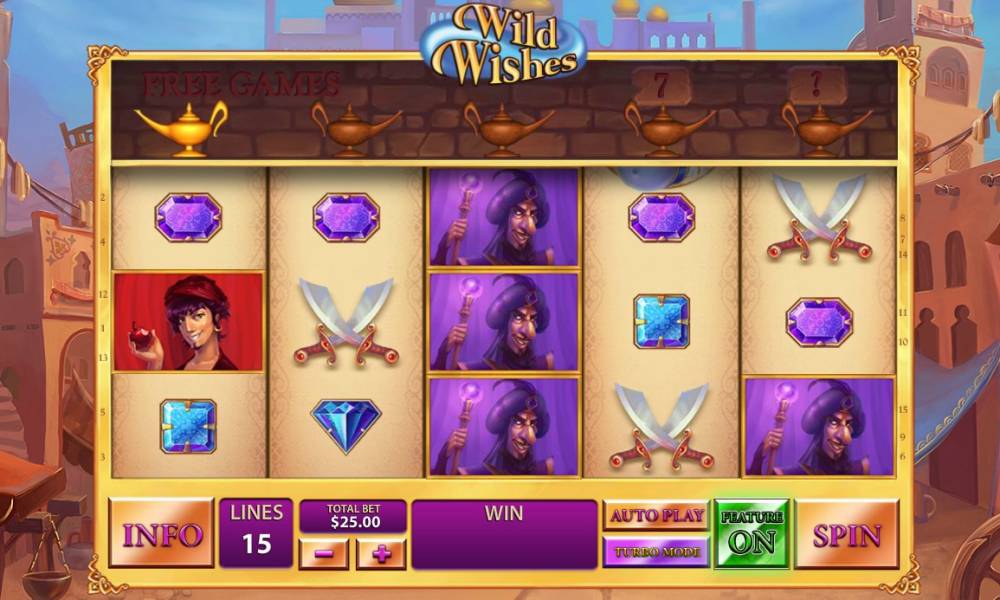
Task: Increase total bet with plus button
Action: 381,553
